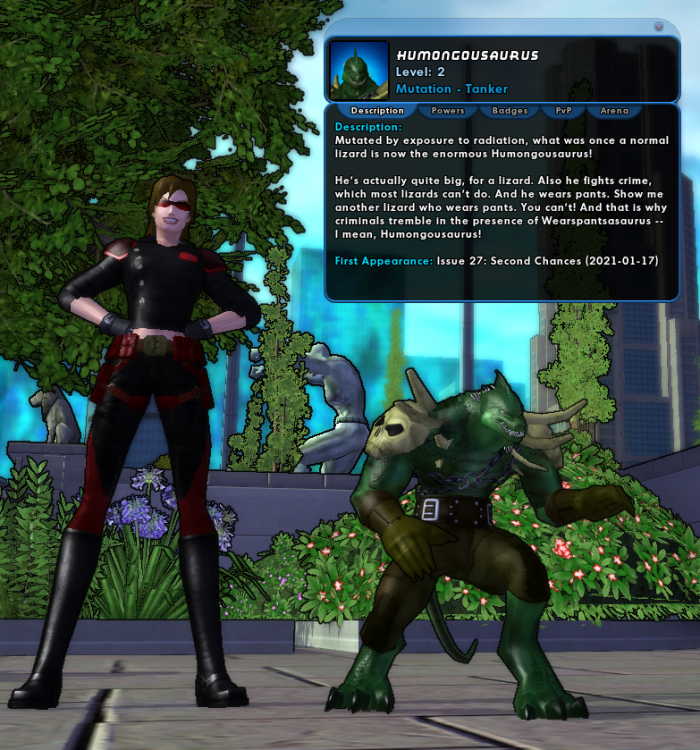Open the Powers tab
The height and width of the screenshot is (750, 700).
click(x=447, y=111)
